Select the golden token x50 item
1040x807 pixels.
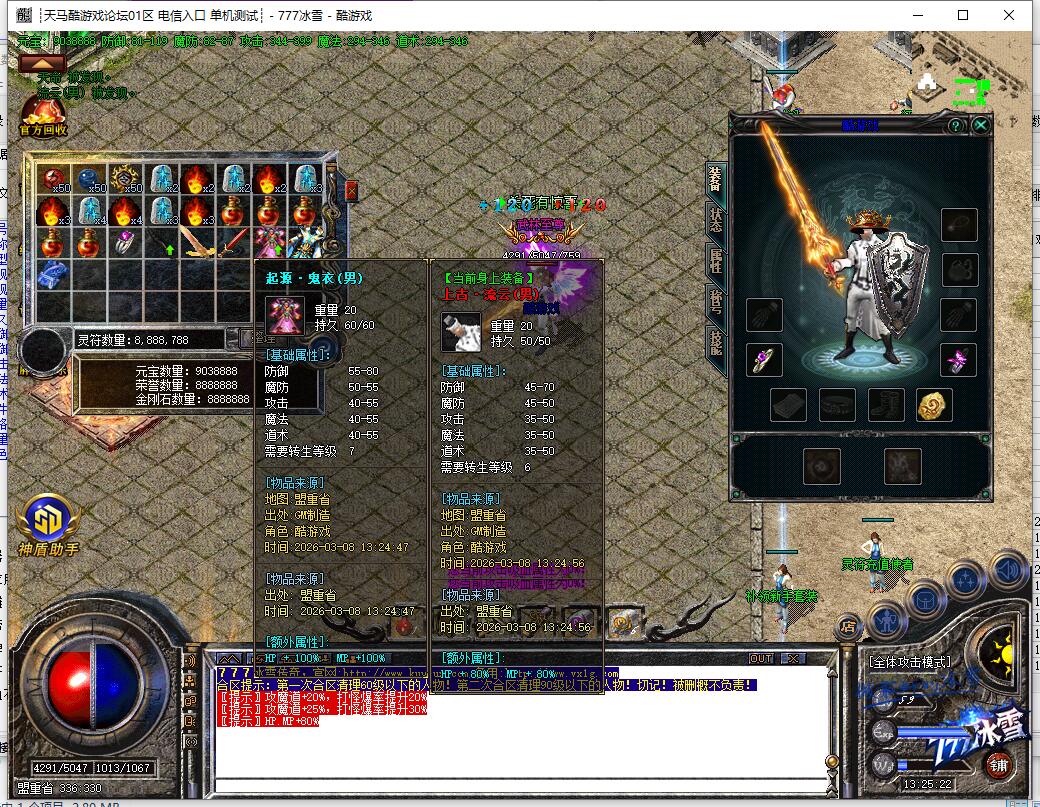(125, 180)
